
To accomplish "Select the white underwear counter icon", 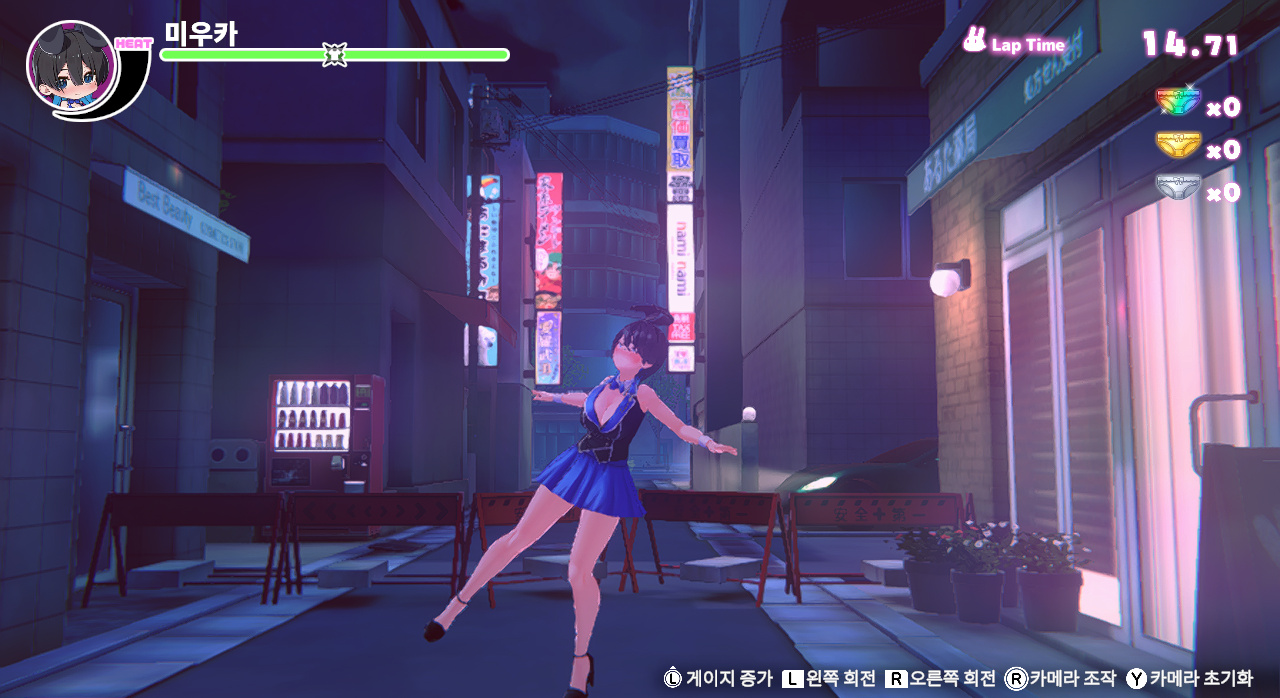I will click(1177, 188).
